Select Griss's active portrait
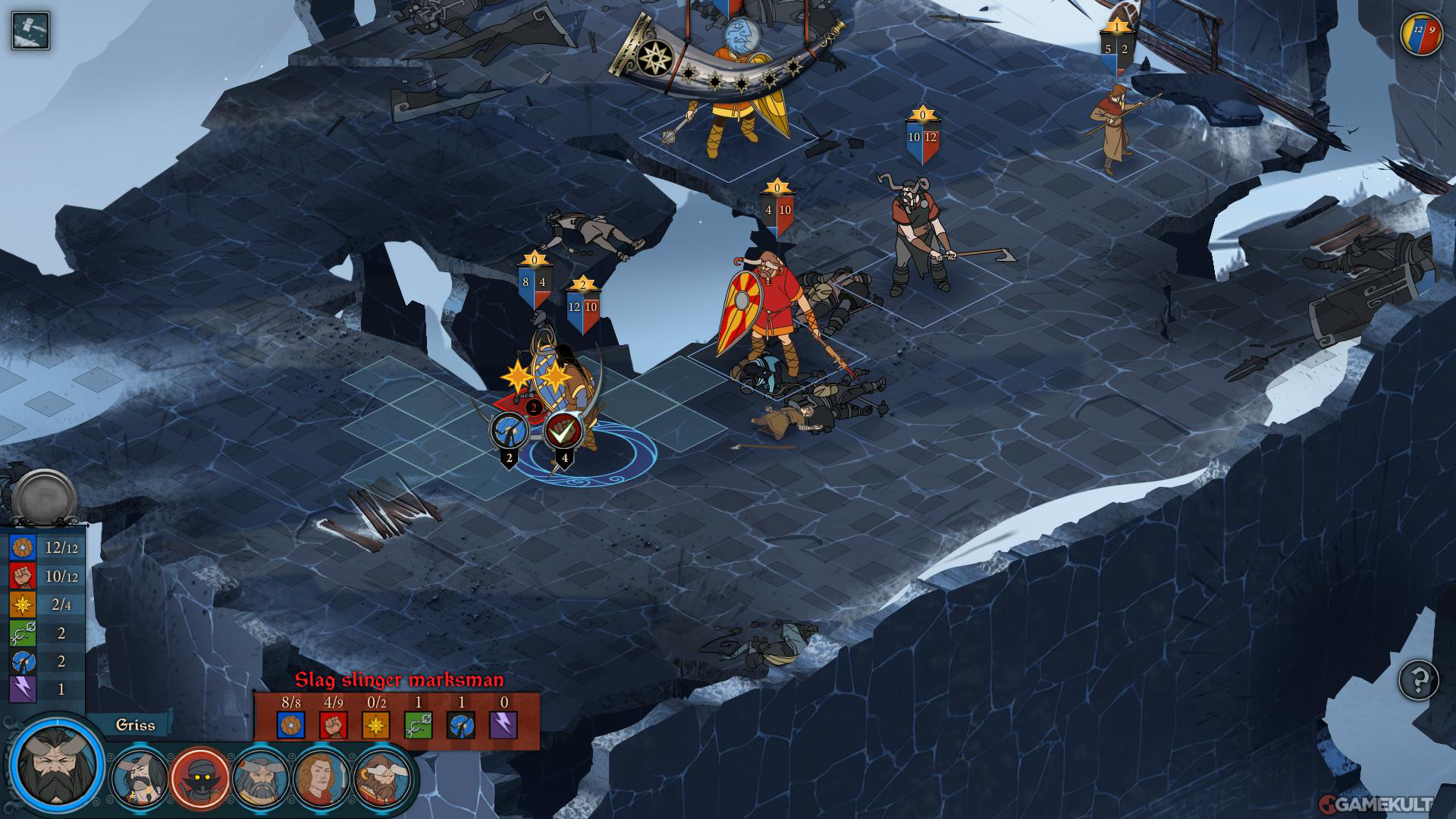Viewport: 1456px width, 819px height. [57, 761]
